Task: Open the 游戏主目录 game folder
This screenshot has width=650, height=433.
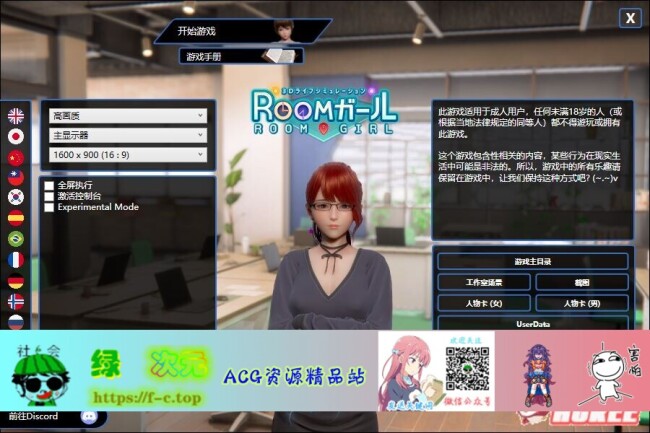Action: (x=532, y=261)
